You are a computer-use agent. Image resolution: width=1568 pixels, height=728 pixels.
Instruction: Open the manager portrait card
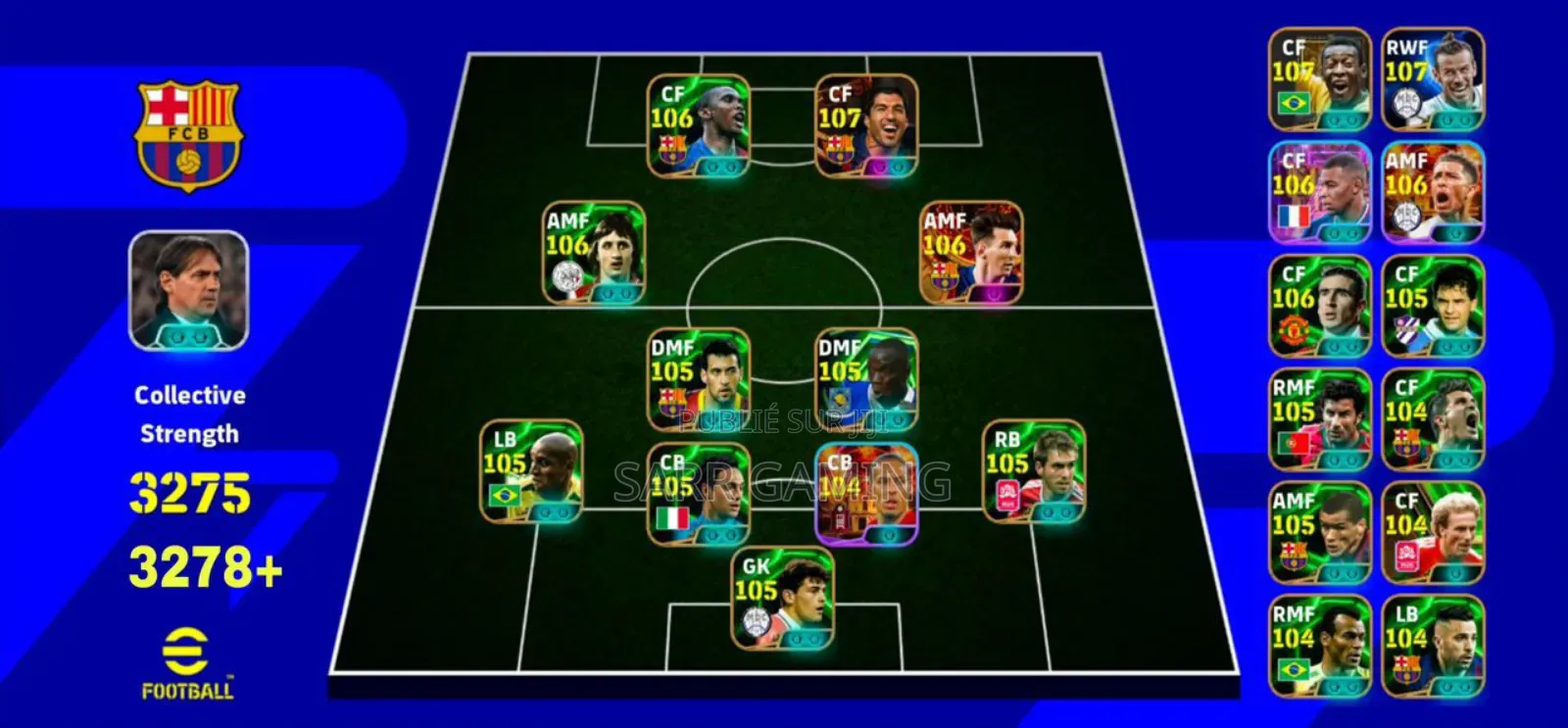click(189, 291)
